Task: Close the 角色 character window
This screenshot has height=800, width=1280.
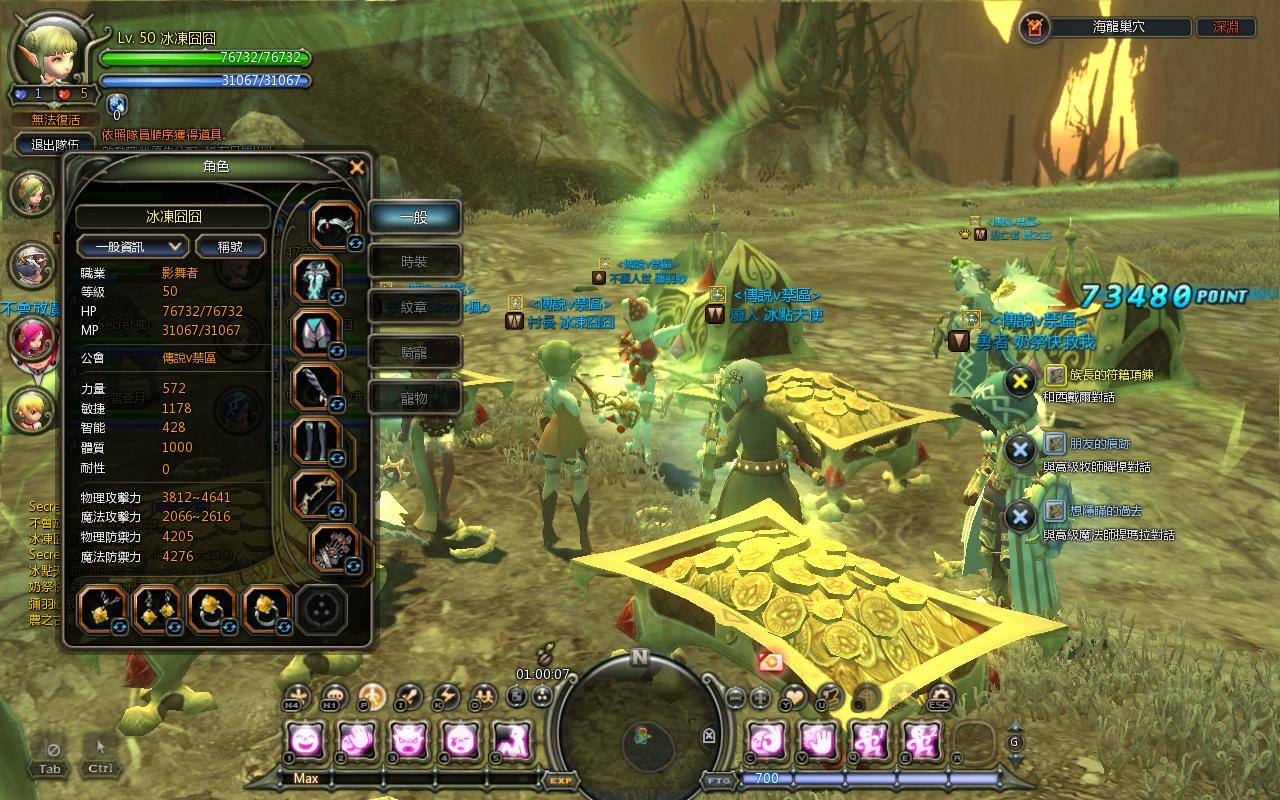Action: 356,167
